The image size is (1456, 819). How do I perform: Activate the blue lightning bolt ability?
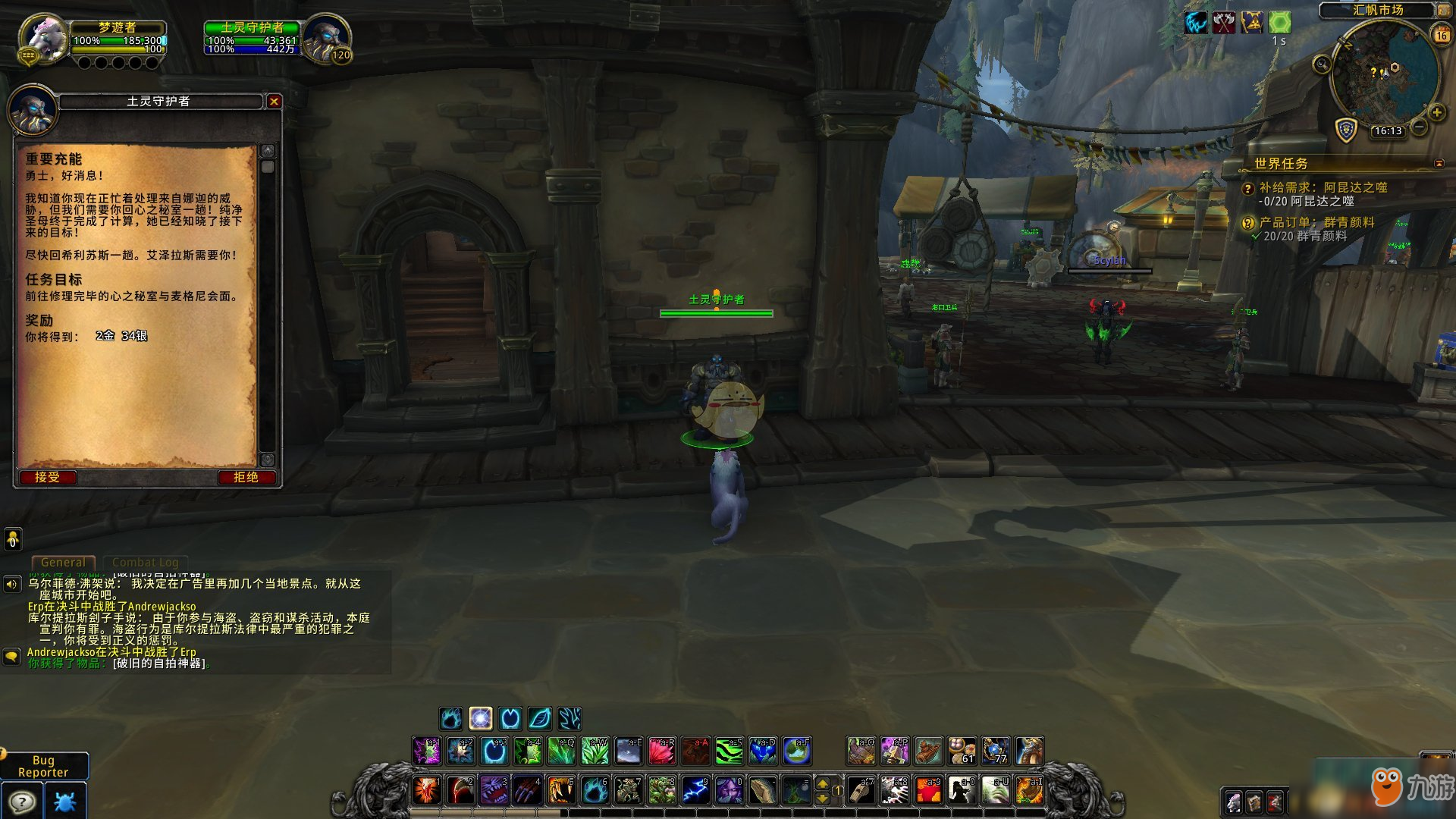click(x=695, y=790)
